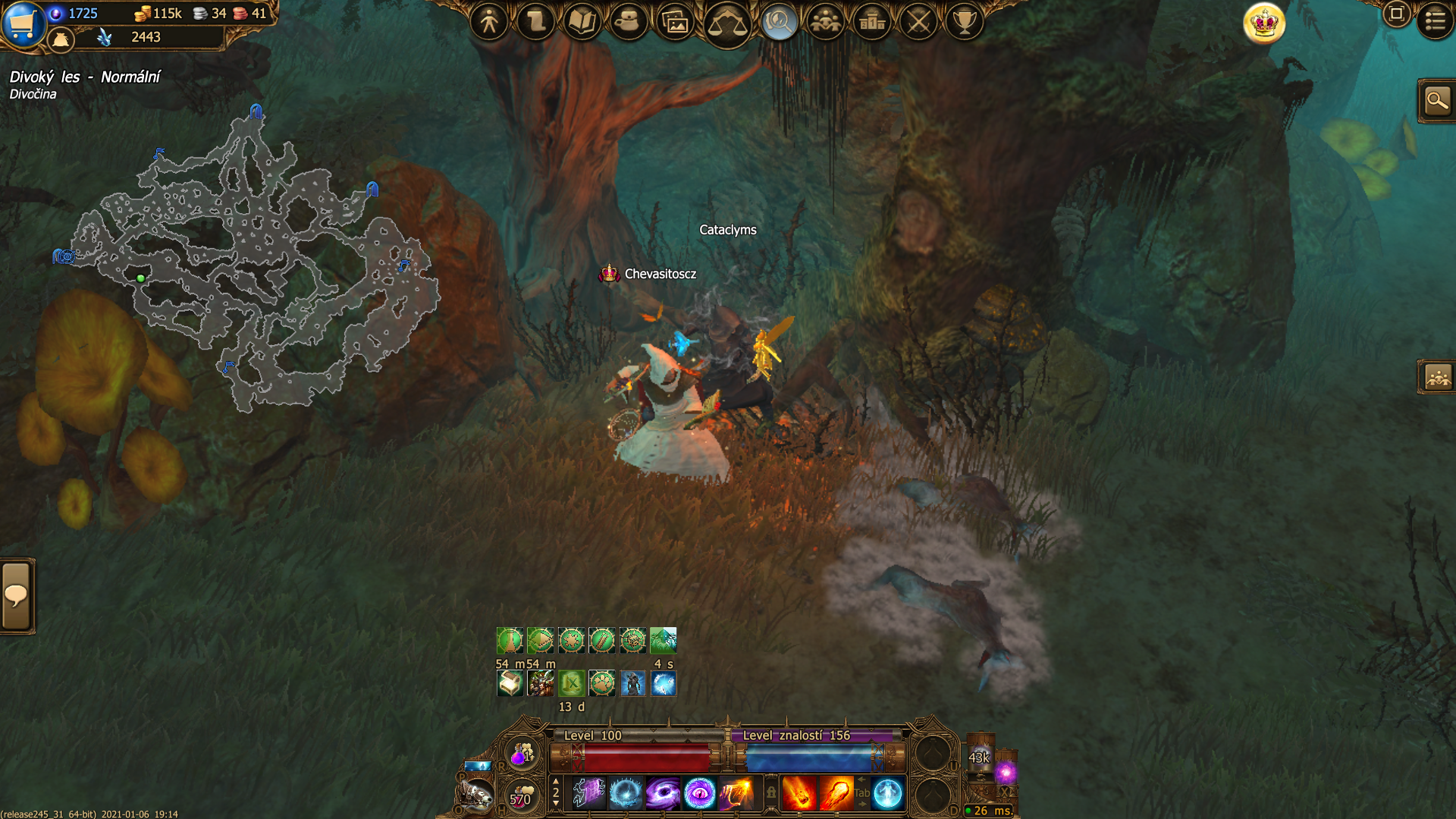Open the character sheet icon
Image resolution: width=1456 pixels, height=819 pixels.
coord(489,22)
